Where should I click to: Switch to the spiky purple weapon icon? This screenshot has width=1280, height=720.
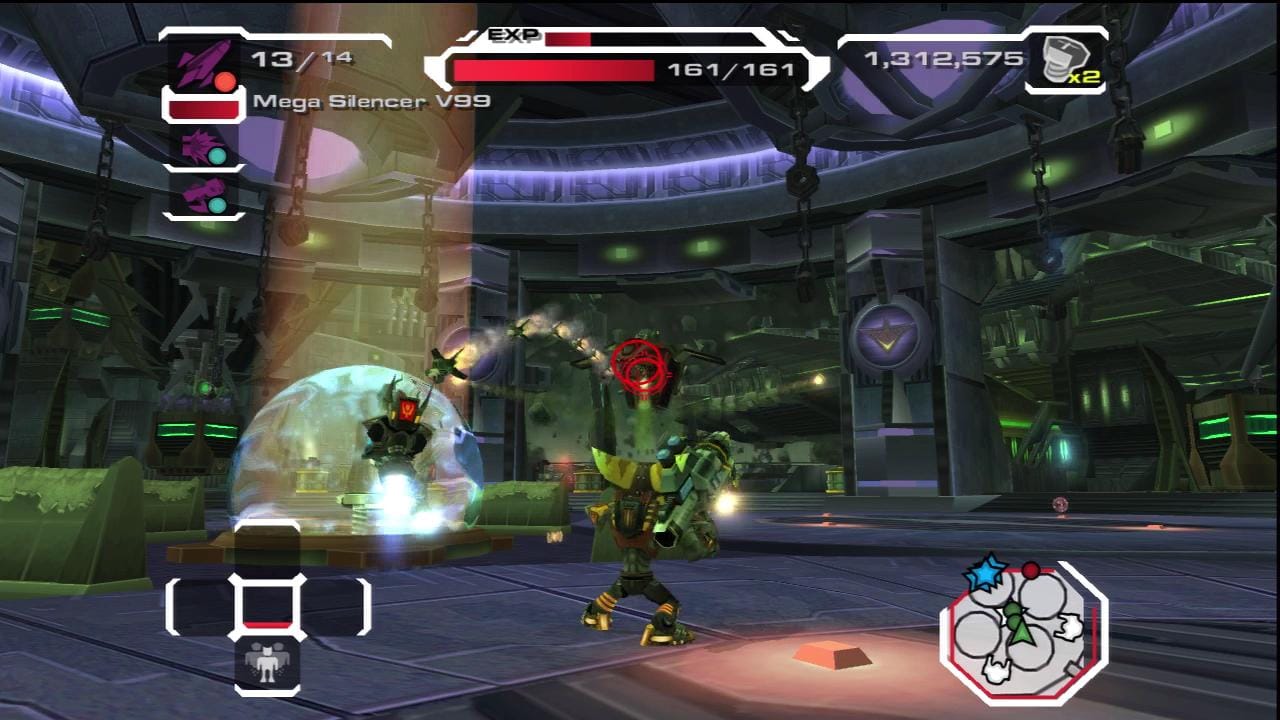tap(202, 146)
